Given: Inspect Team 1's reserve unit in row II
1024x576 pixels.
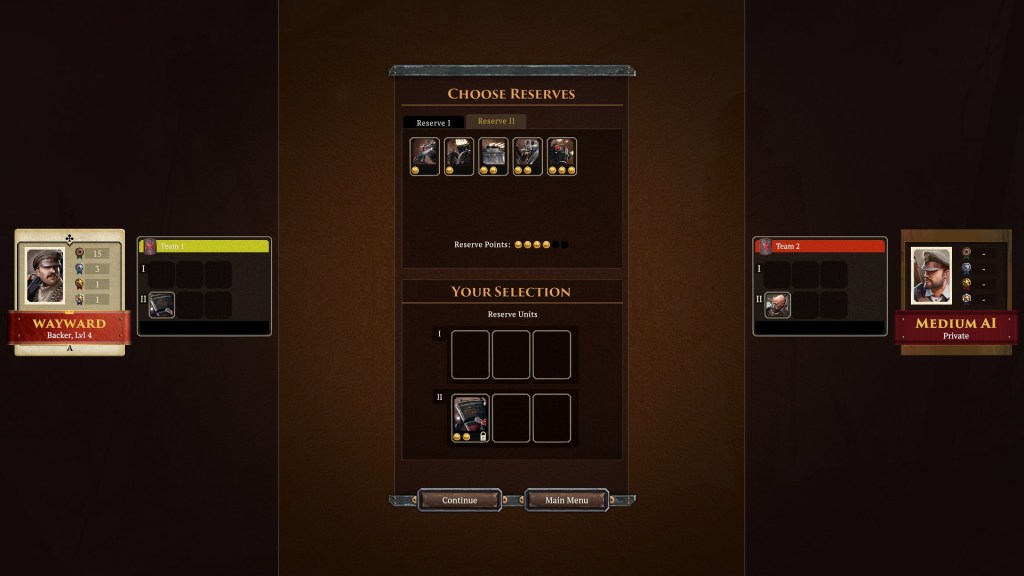Looking at the screenshot, I should click(x=162, y=305).
